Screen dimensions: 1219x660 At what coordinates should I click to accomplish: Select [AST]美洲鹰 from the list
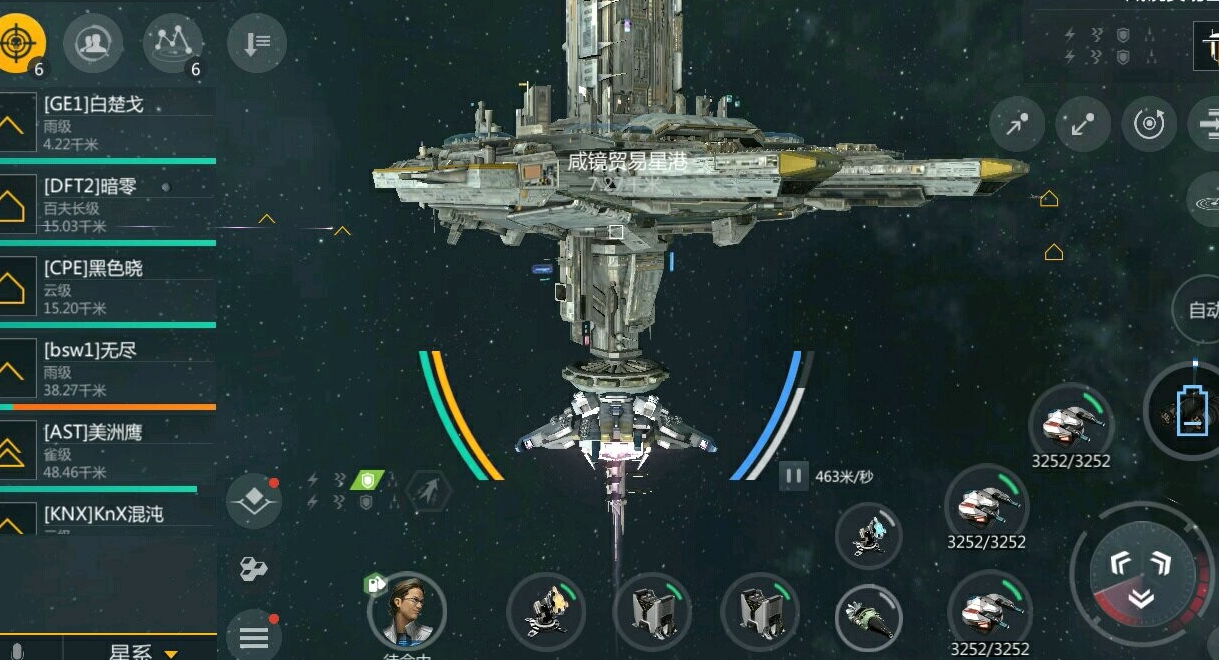point(108,450)
